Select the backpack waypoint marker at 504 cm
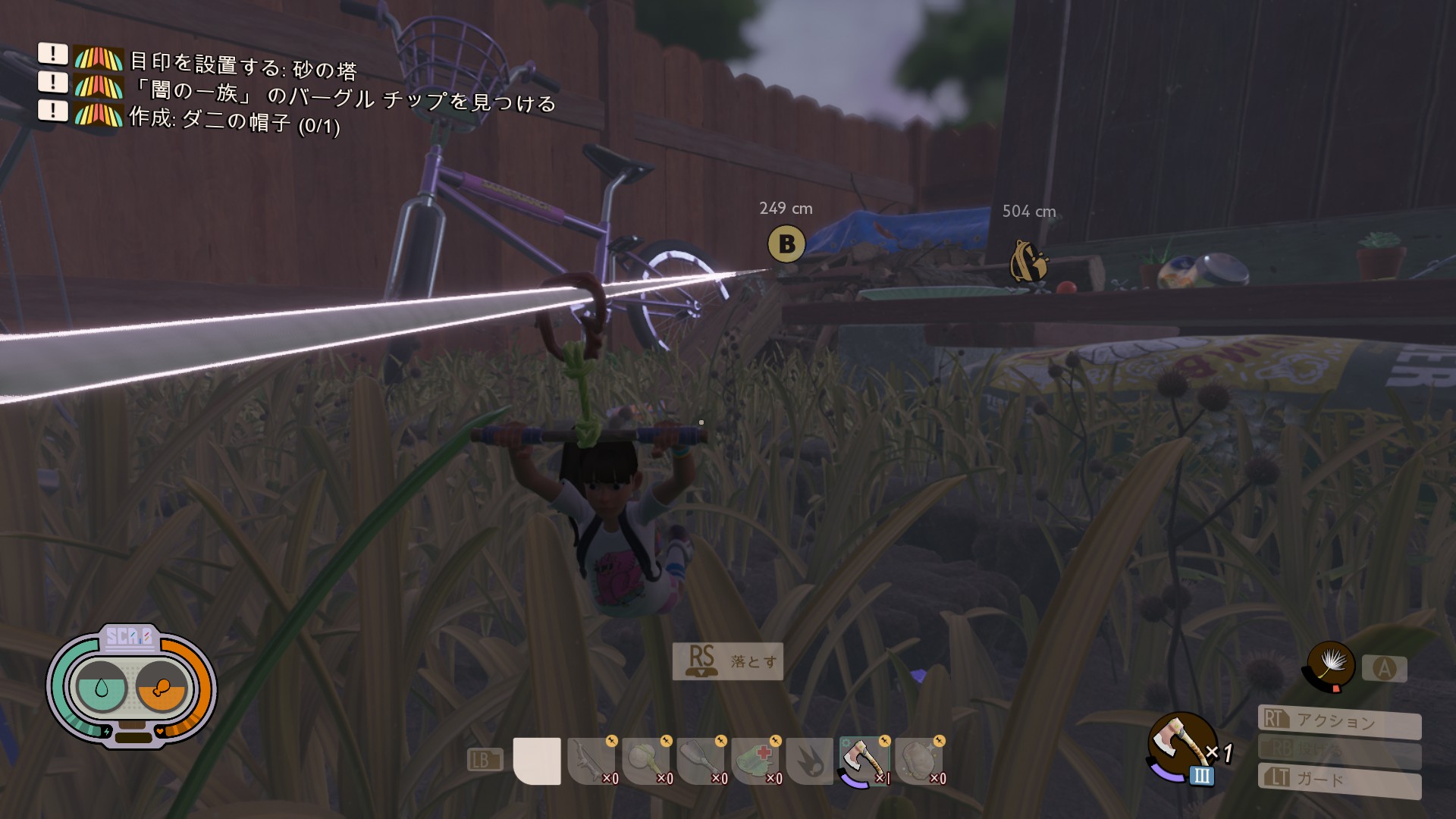Viewport: 1456px width, 819px height. coord(1028,262)
